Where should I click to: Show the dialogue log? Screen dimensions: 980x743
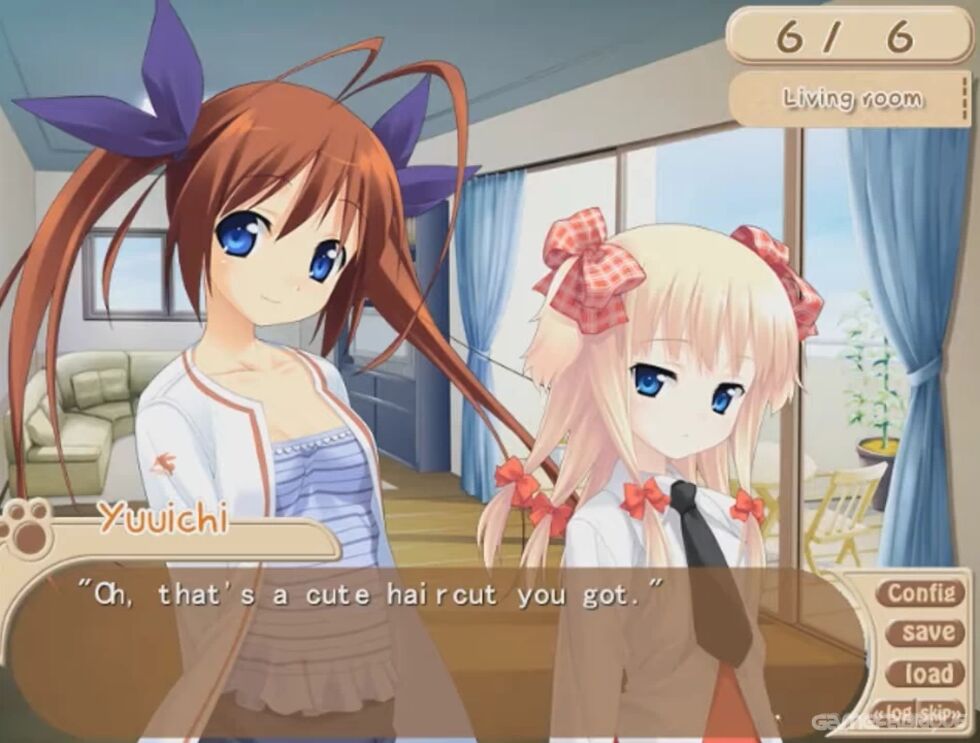pyautogui.click(x=895, y=711)
